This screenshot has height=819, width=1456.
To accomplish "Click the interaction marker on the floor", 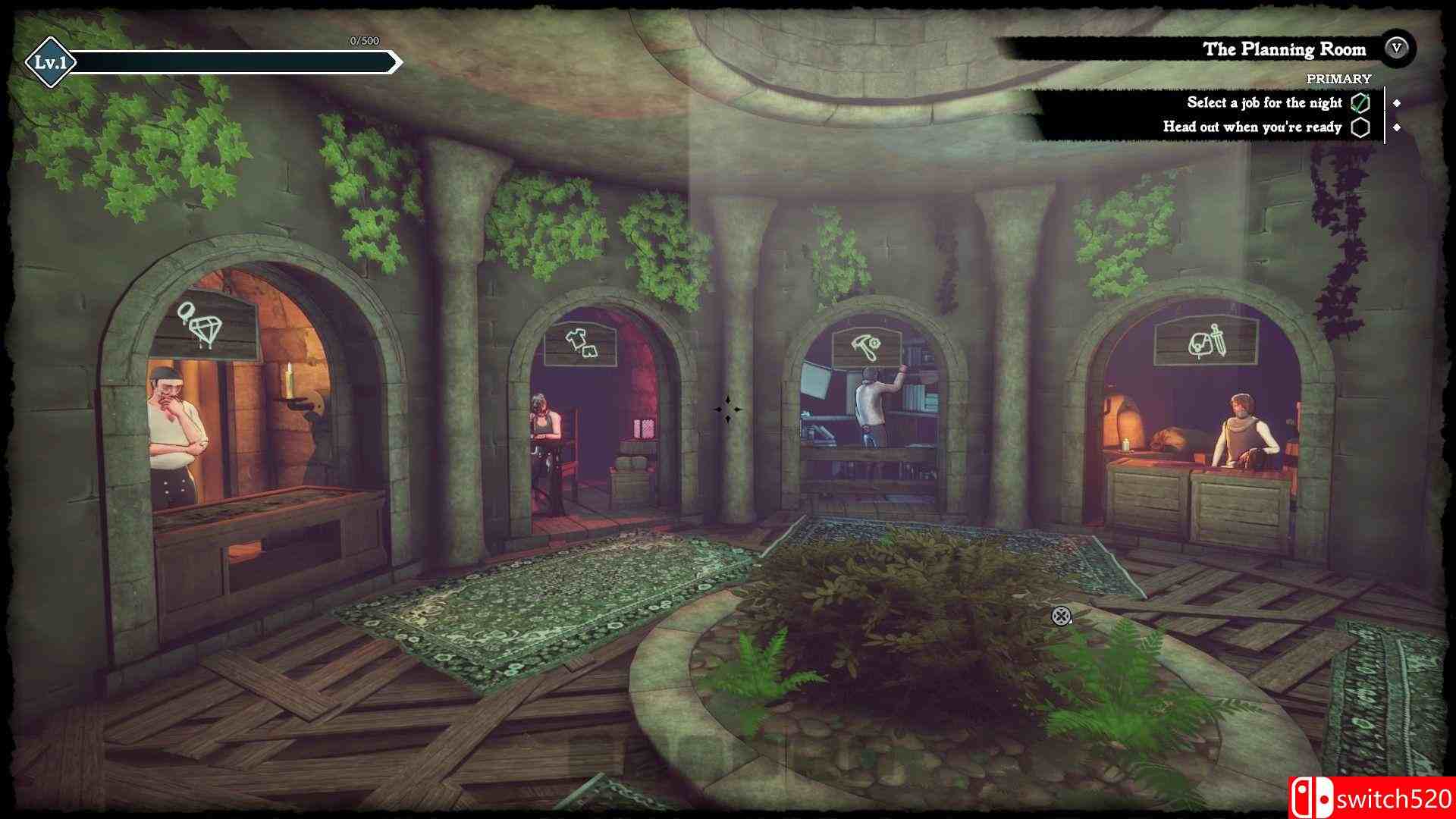I will pyautogui.click(x=1062, y=617).
